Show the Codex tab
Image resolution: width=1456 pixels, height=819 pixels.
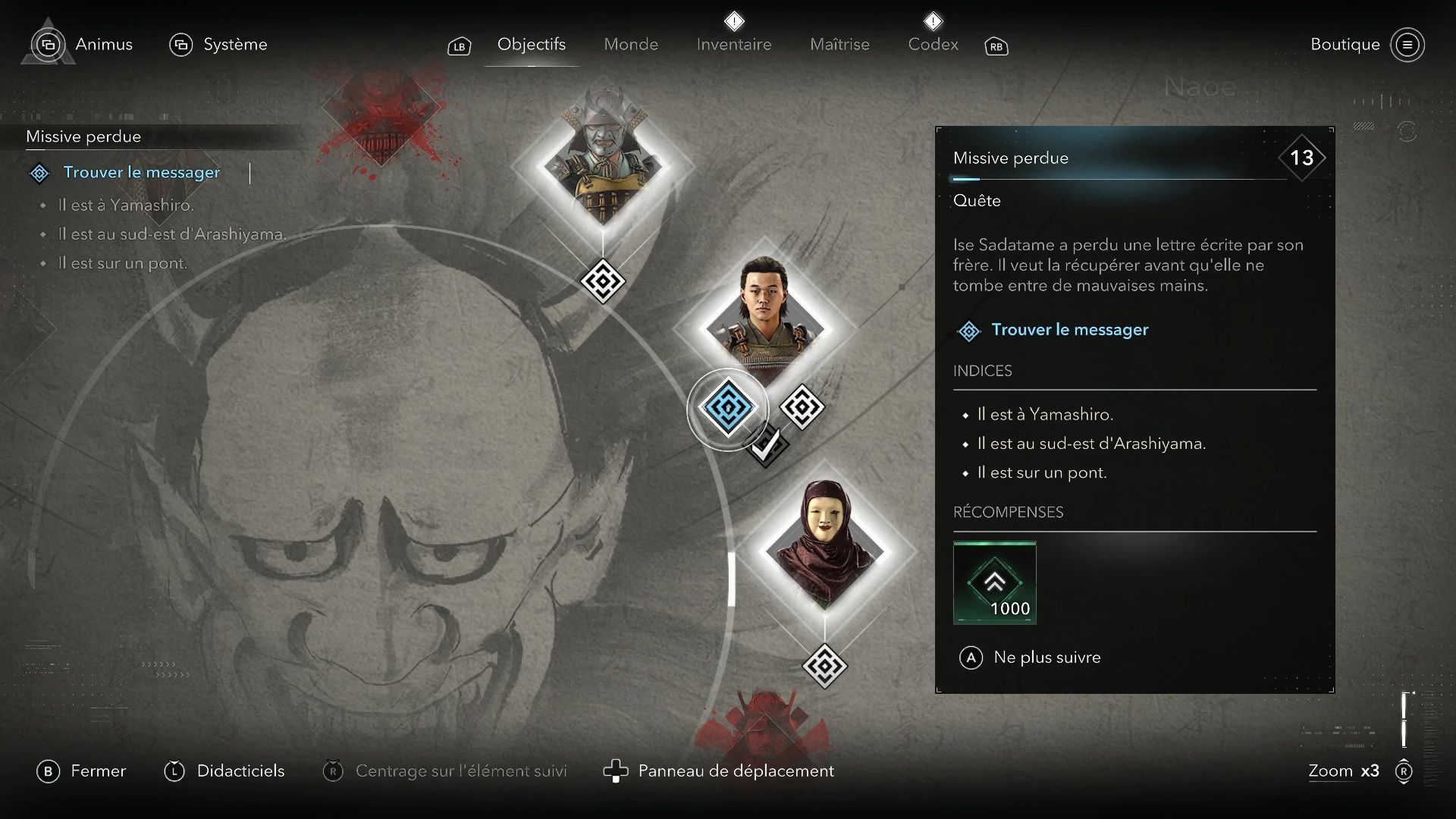[933, 45]
